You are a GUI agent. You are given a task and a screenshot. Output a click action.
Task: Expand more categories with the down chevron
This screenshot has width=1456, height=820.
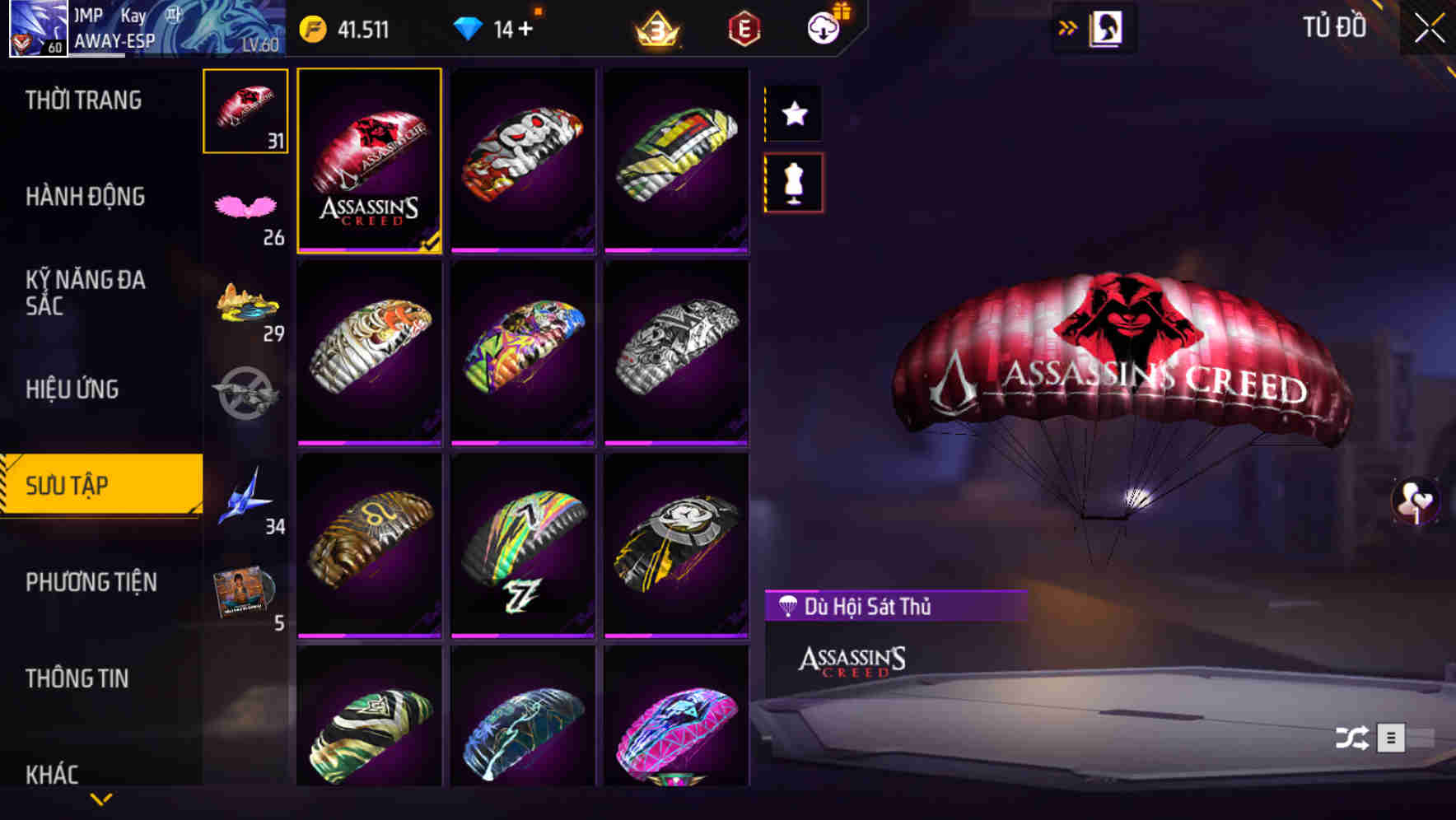click(x=101, y=798)
